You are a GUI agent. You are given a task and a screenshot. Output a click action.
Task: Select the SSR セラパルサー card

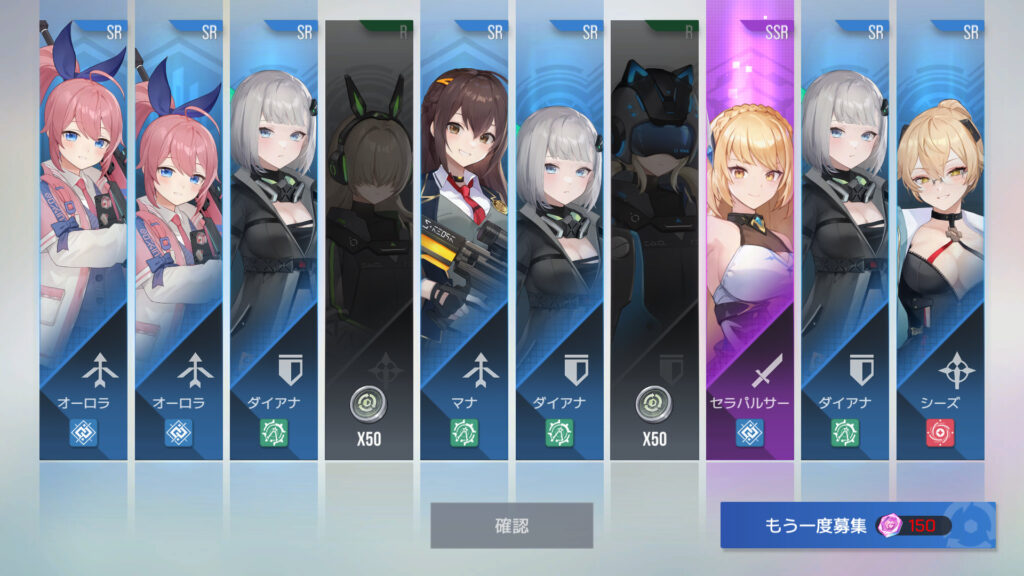point(750,240)
